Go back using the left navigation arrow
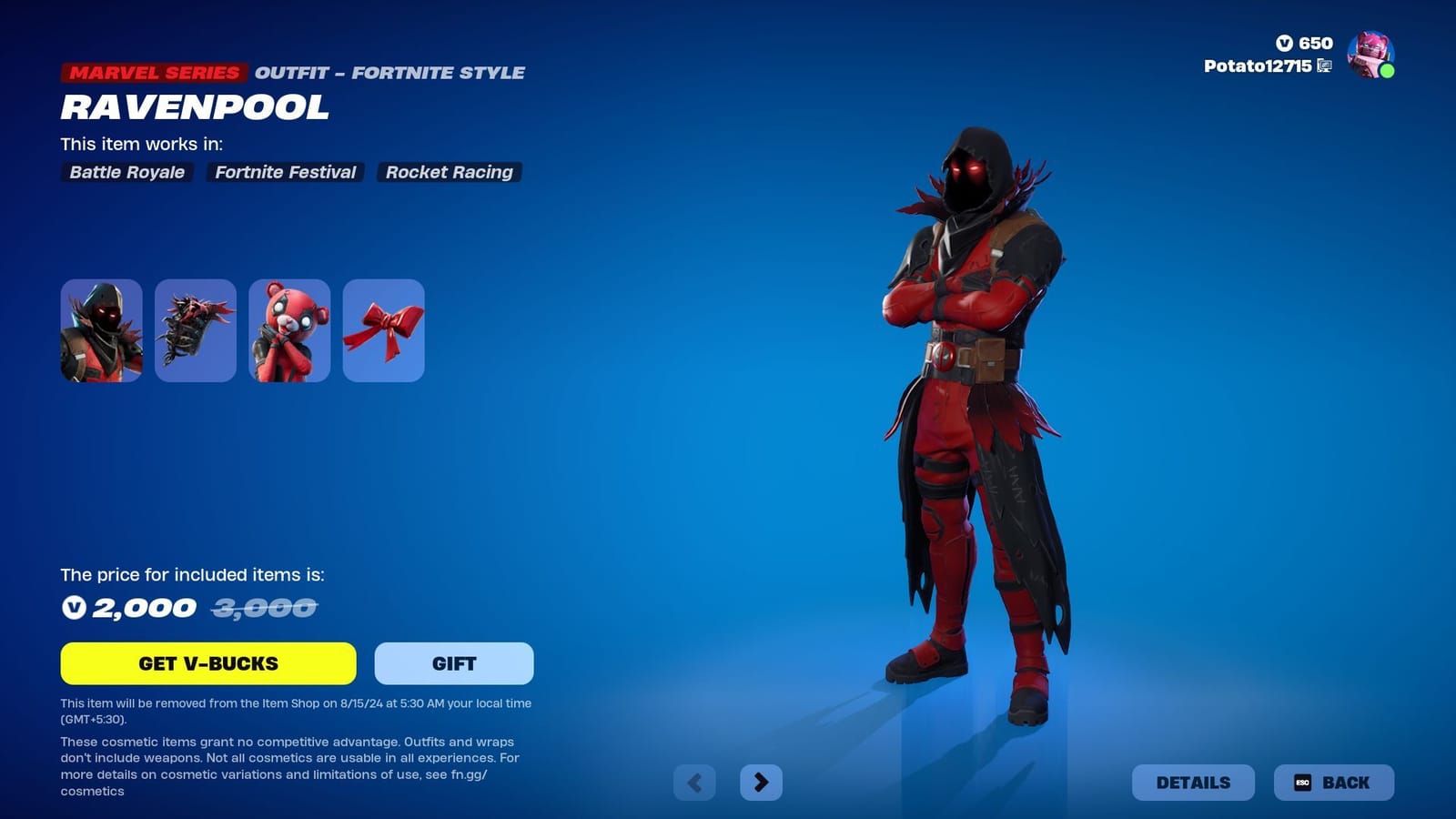 [695, 782]
